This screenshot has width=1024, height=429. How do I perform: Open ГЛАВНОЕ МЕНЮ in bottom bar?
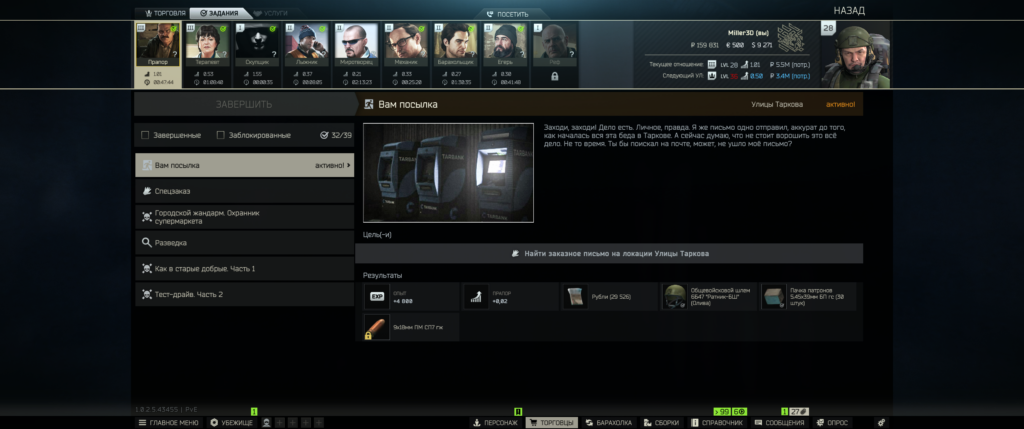168,423
